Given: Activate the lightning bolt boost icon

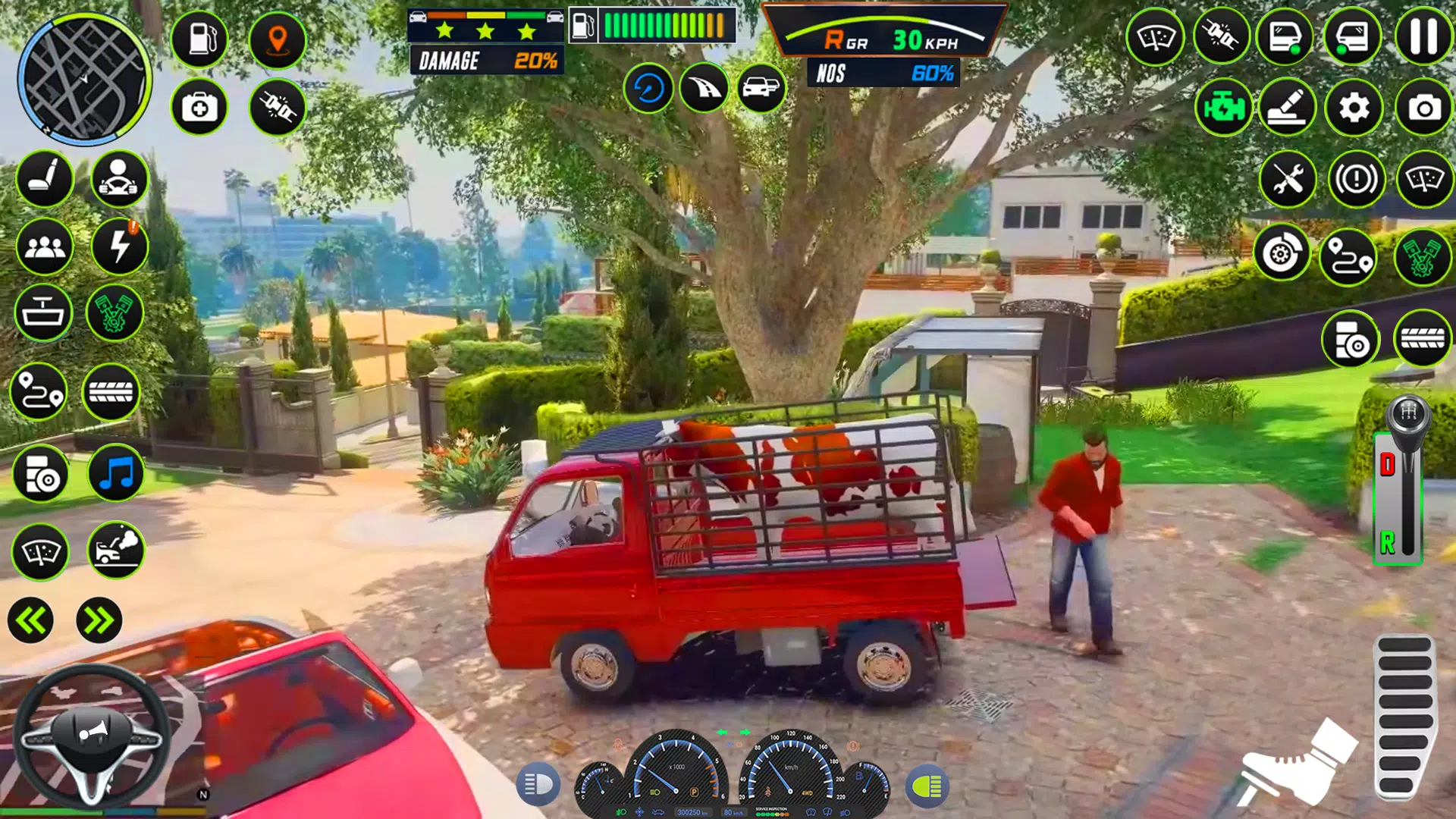Looking at the screenshot, I should click(120, 246).
